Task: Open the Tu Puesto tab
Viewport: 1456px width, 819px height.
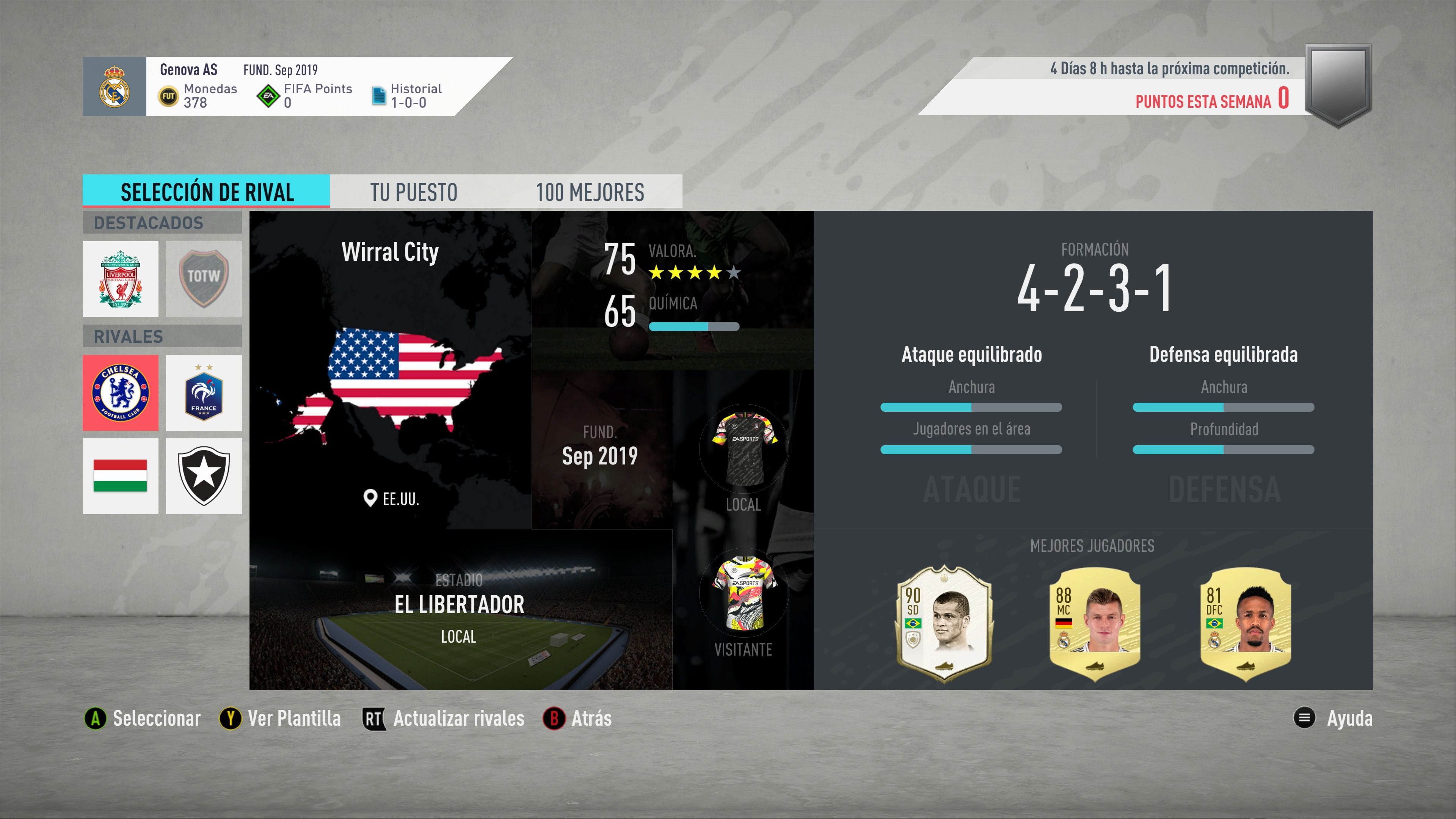Action: 414,192
